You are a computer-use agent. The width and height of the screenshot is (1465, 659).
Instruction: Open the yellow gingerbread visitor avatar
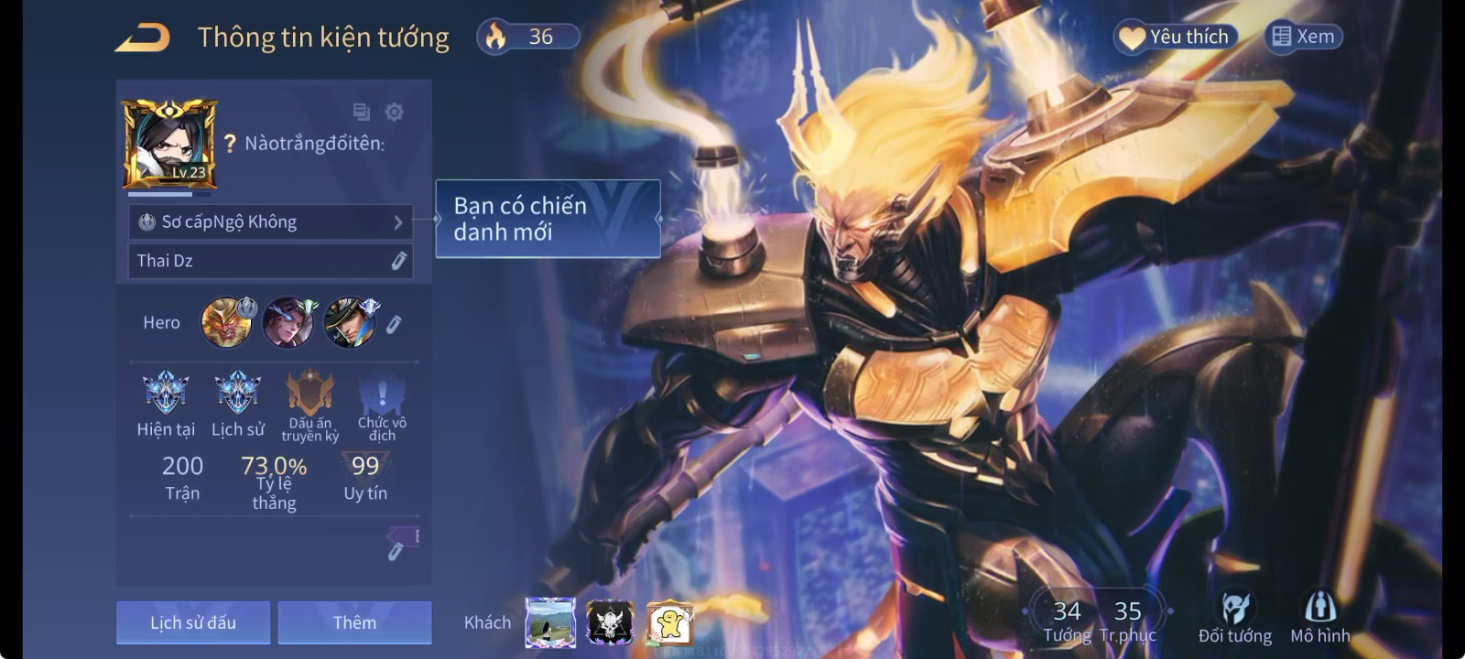click(670, 623)
